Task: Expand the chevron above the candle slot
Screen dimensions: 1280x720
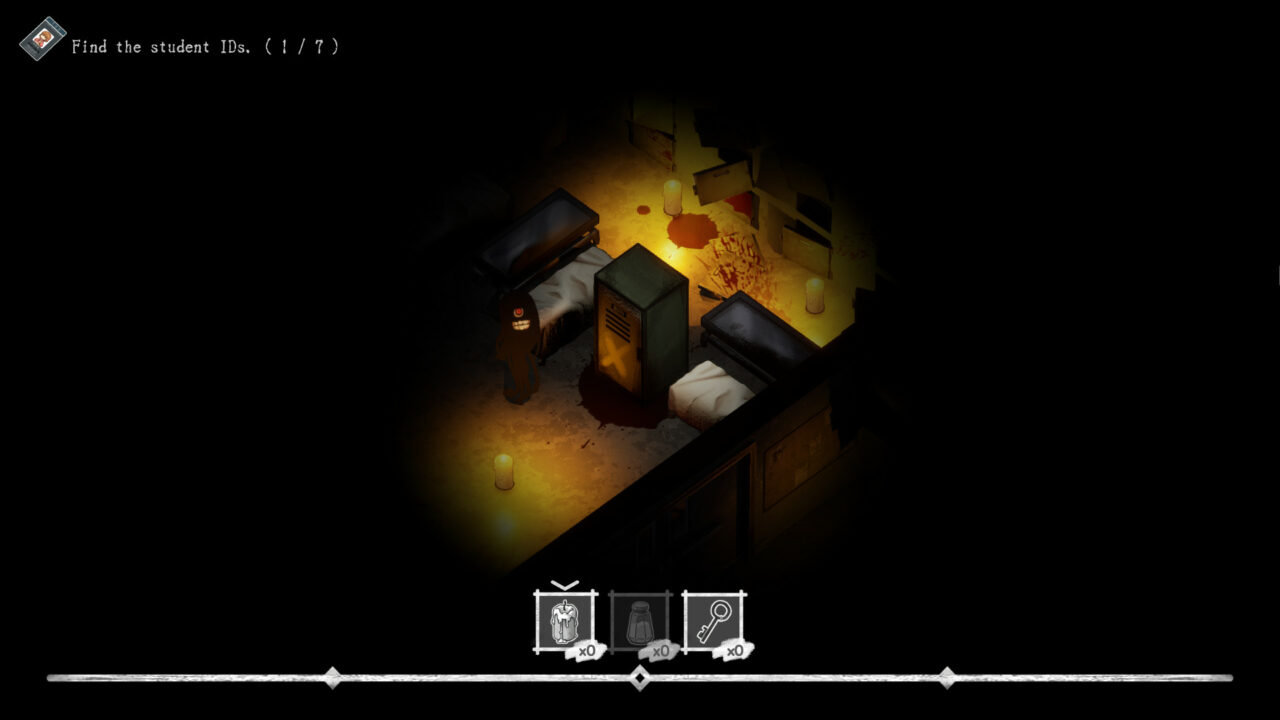Action: [x=563, y=585]
